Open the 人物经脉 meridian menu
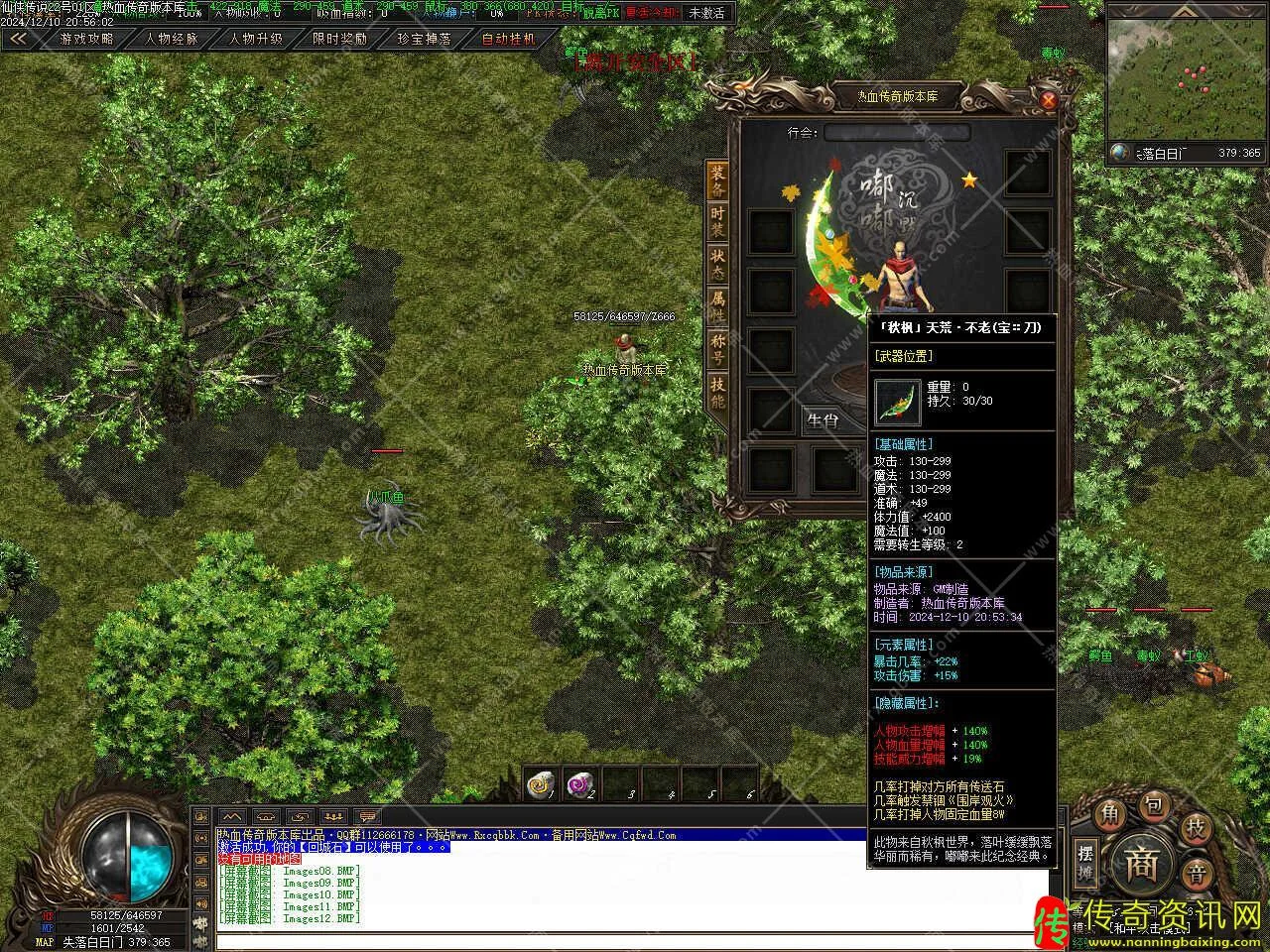Screen dimensions: 1270x952 point(172,40)
